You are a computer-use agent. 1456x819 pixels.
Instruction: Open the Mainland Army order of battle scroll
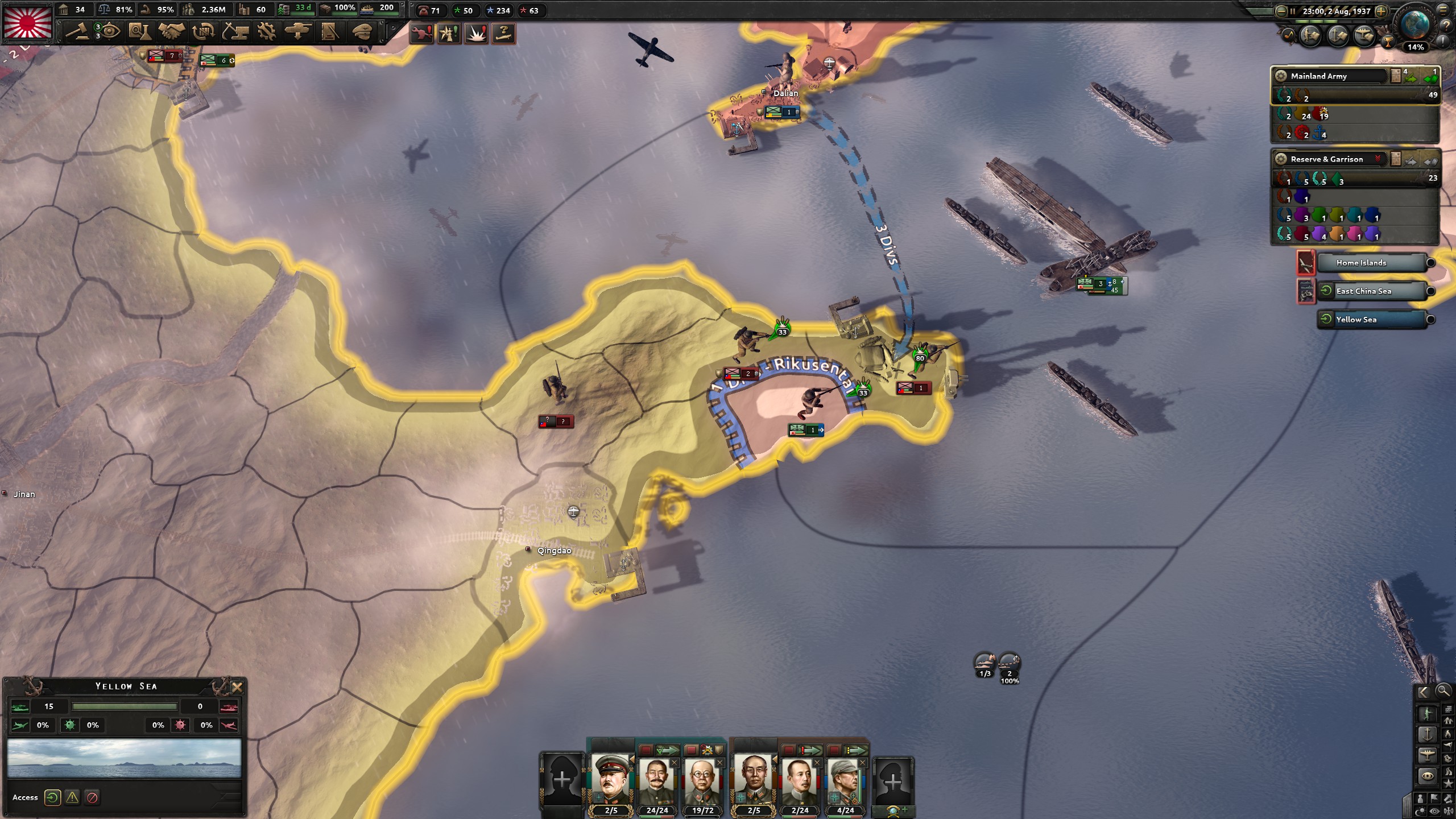tap(1396, 76)
